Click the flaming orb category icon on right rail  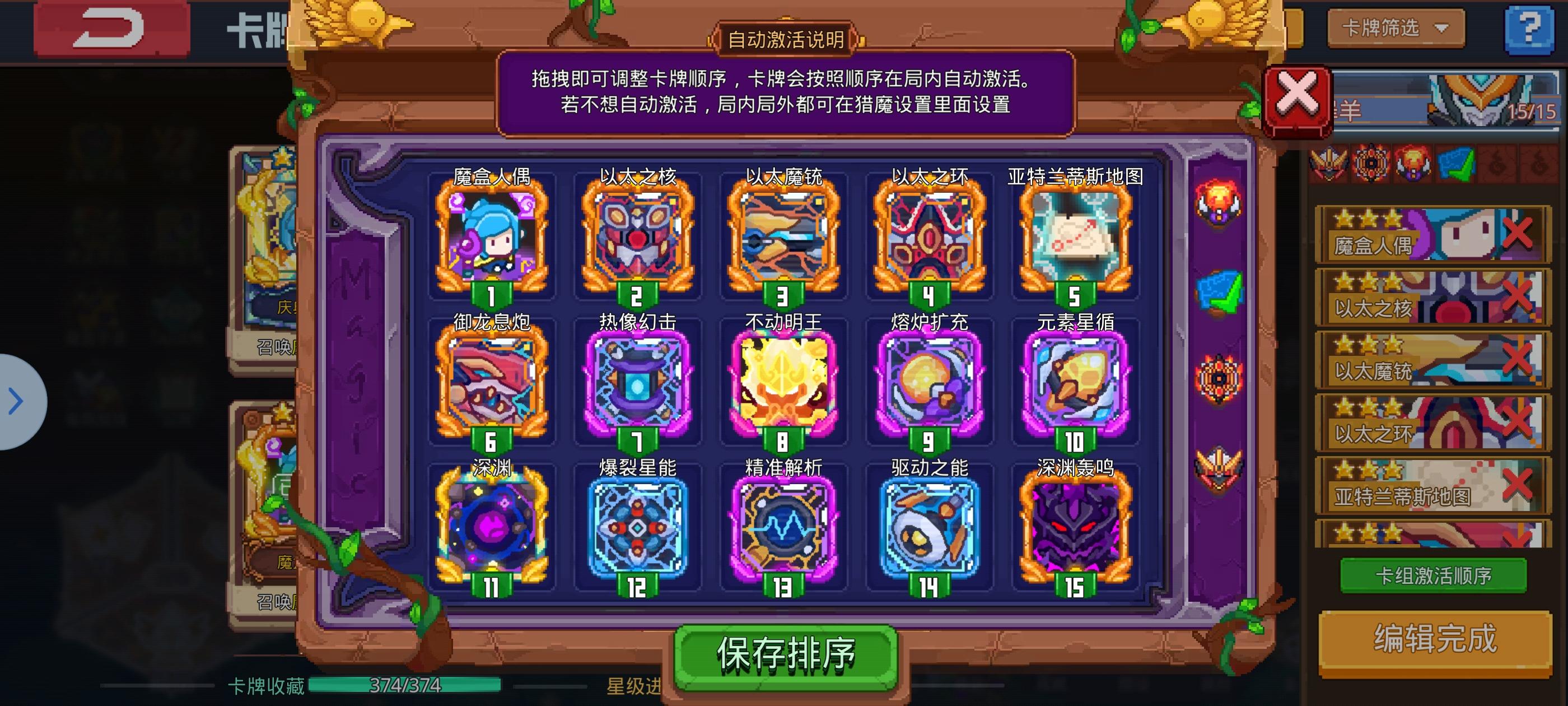point(1219,202)
